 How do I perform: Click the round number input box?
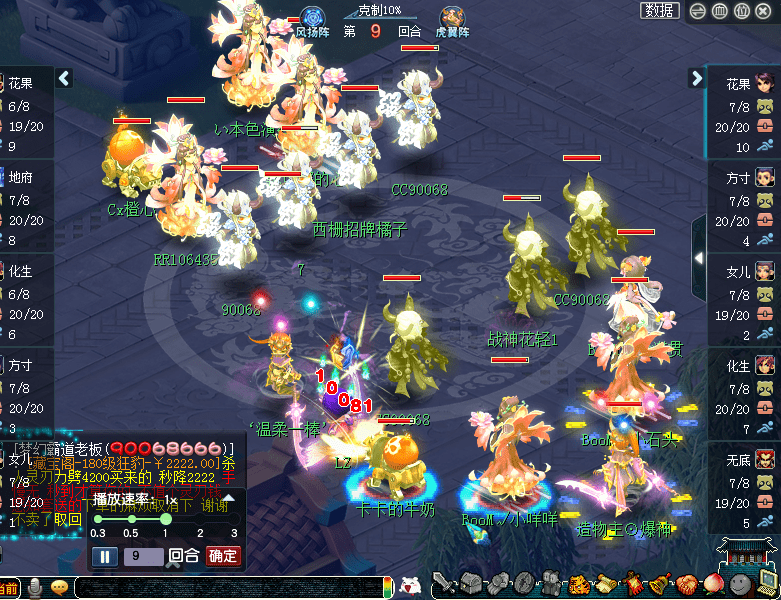pyautogui.click(x=142, y=556)
